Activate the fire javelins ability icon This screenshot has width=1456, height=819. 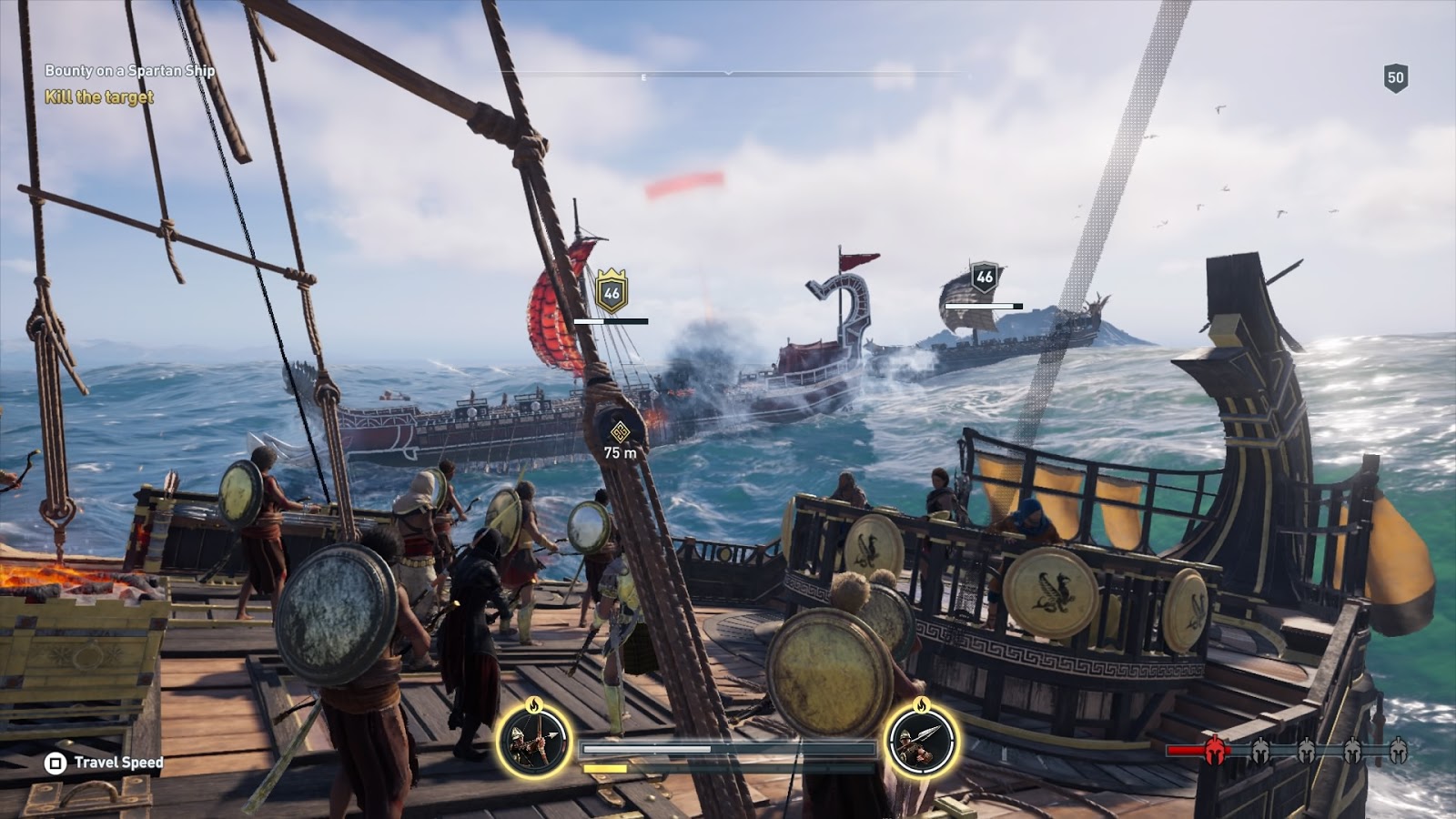click(921, 739)
